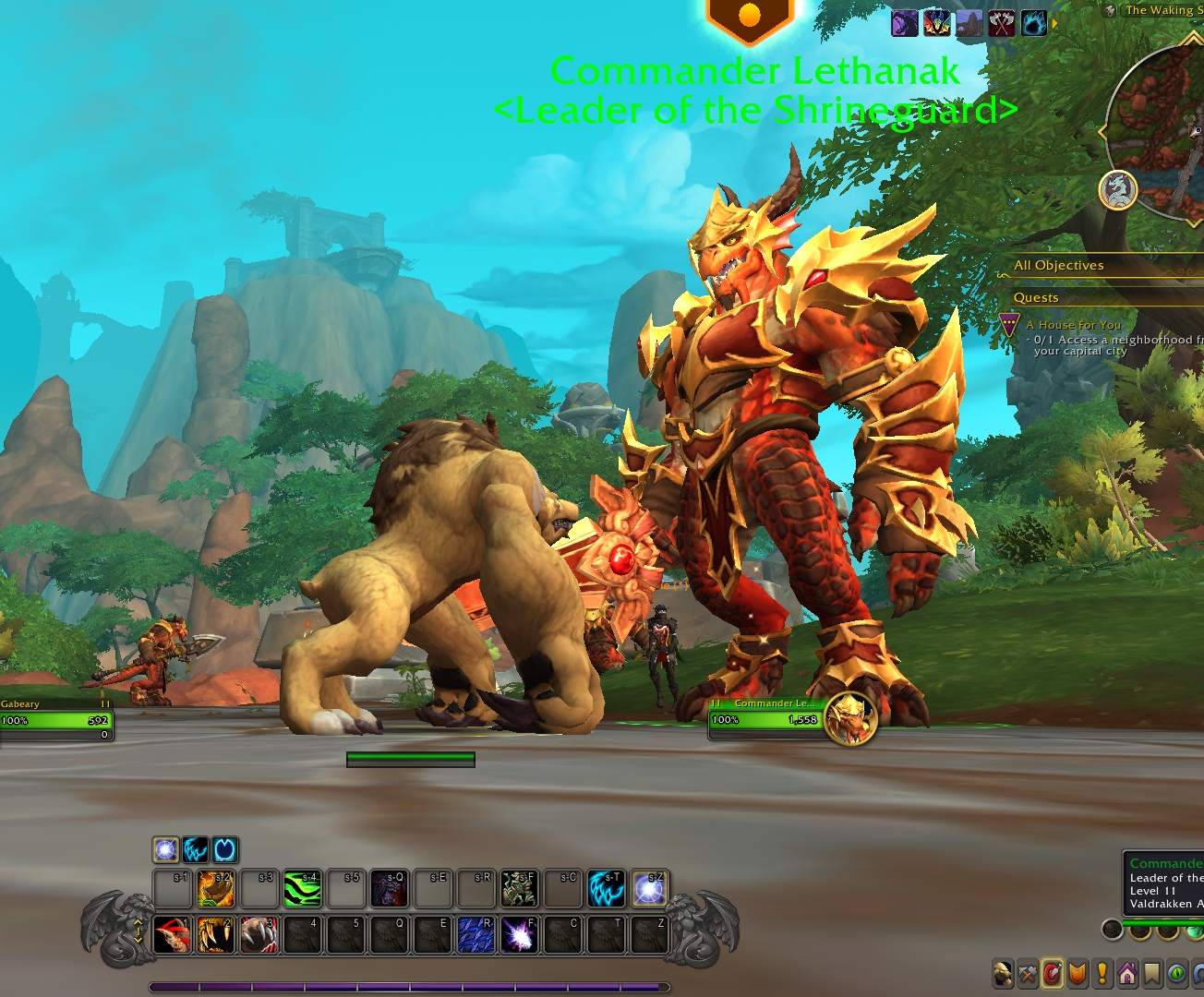Open the character info micro button
This screenshot has width=1204, height=997.
point(1003,973)
